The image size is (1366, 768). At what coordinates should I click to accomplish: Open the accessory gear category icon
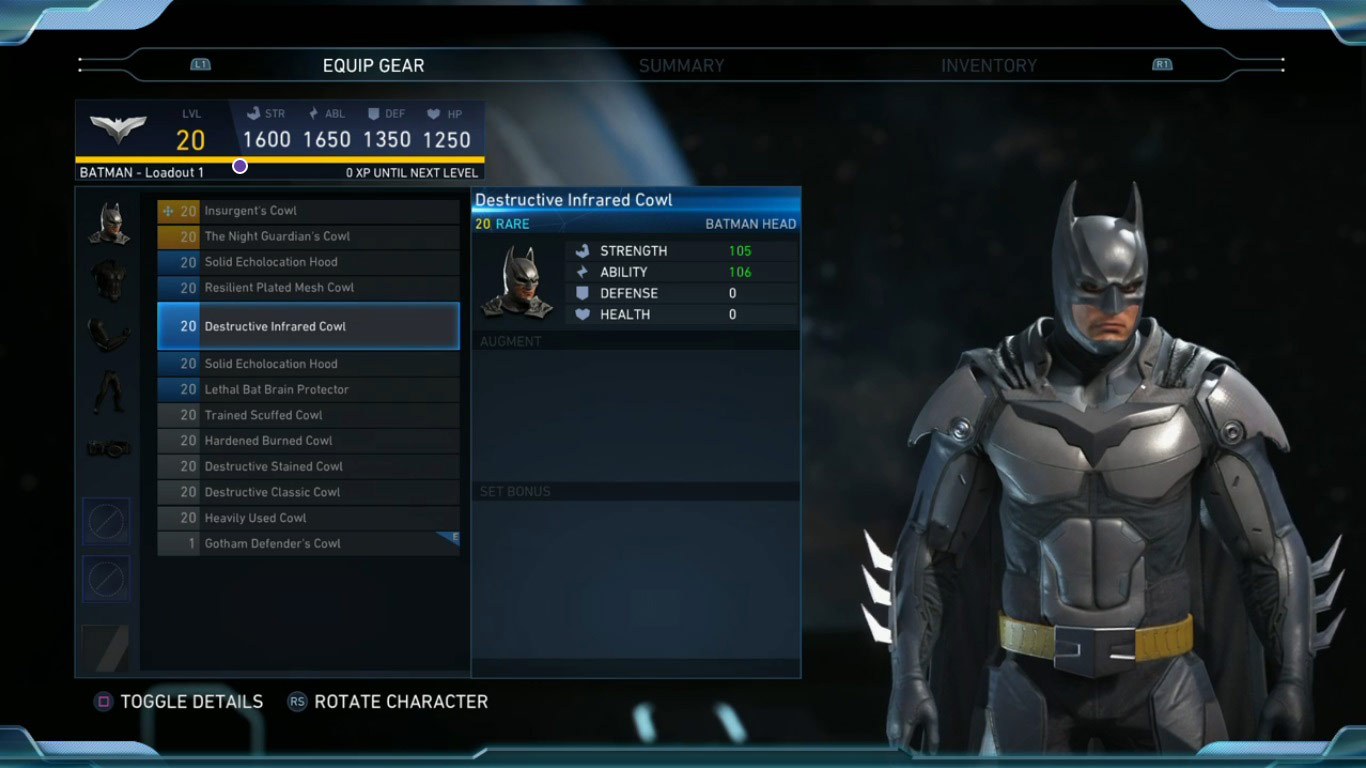pyautogui.click(x=108, y=449)
